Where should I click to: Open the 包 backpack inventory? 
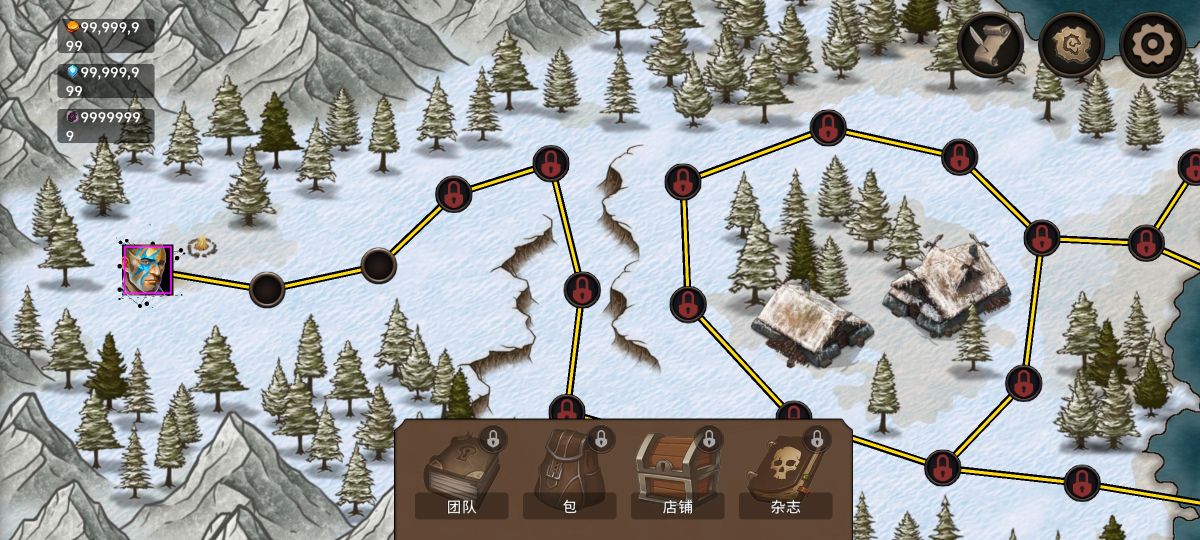click(569, 472)
